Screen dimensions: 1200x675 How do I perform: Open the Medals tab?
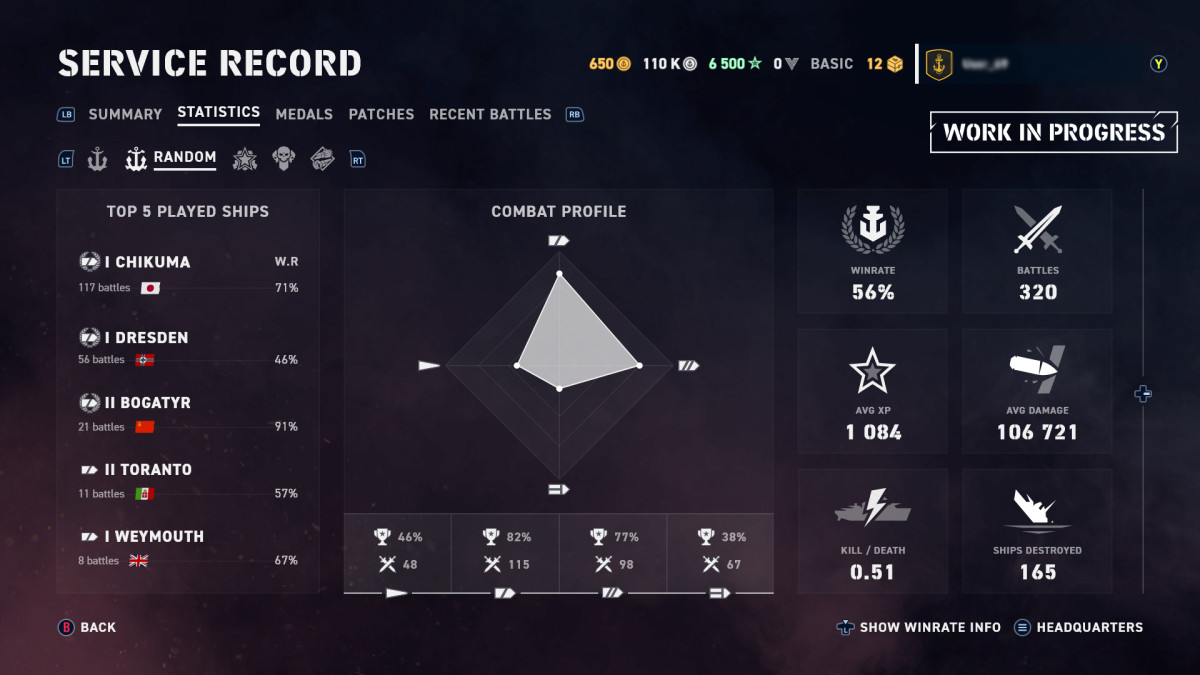[304, 114]
